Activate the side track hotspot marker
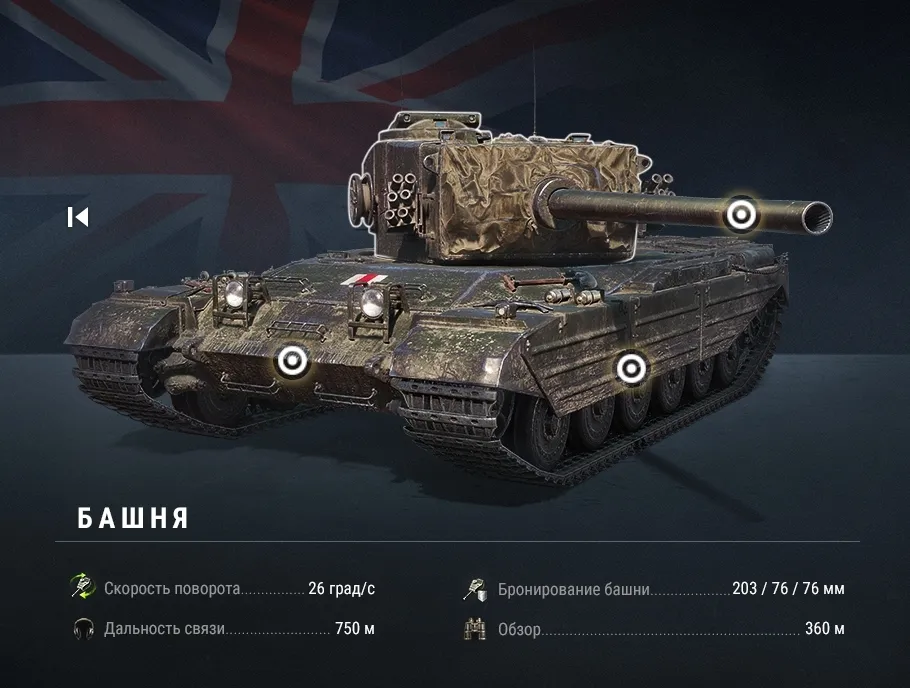The height and width of the screenshot is (688, 910). click(630, 369)
